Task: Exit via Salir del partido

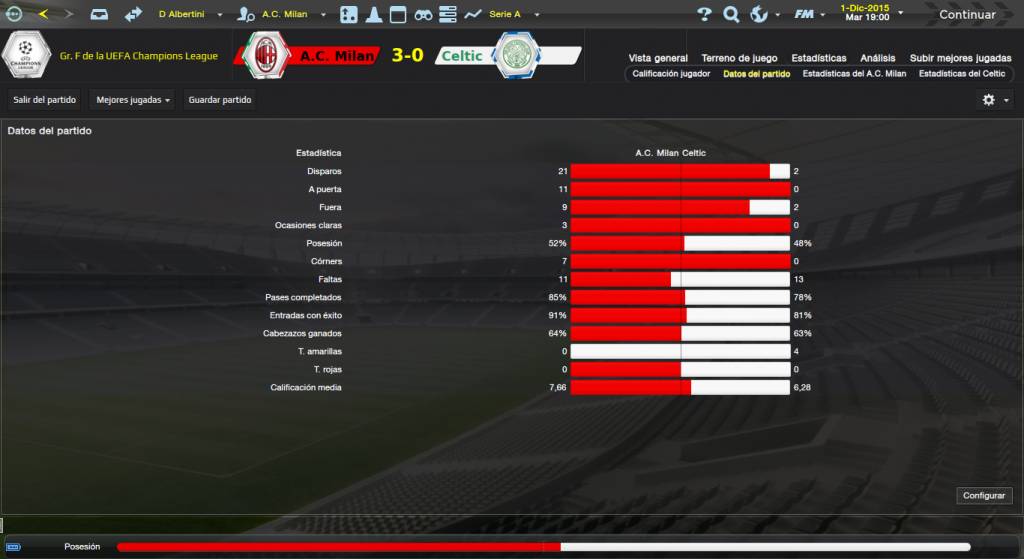Action: (44, 99)
